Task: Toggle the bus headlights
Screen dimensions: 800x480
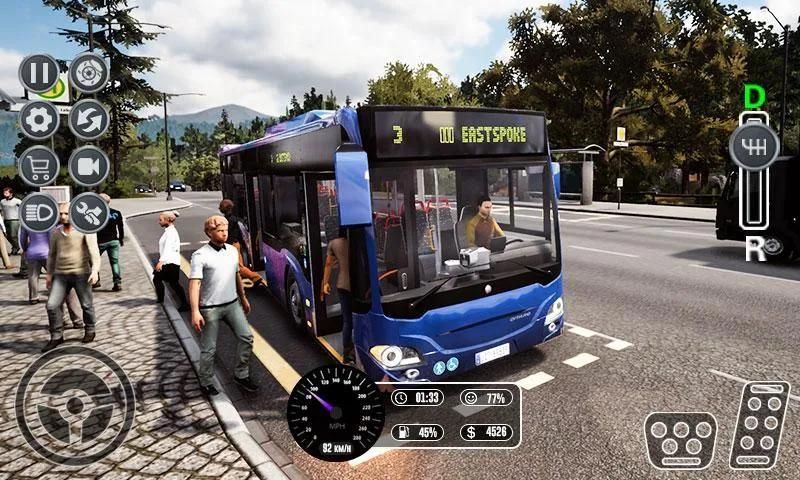Action: click(x=39, y=212)
